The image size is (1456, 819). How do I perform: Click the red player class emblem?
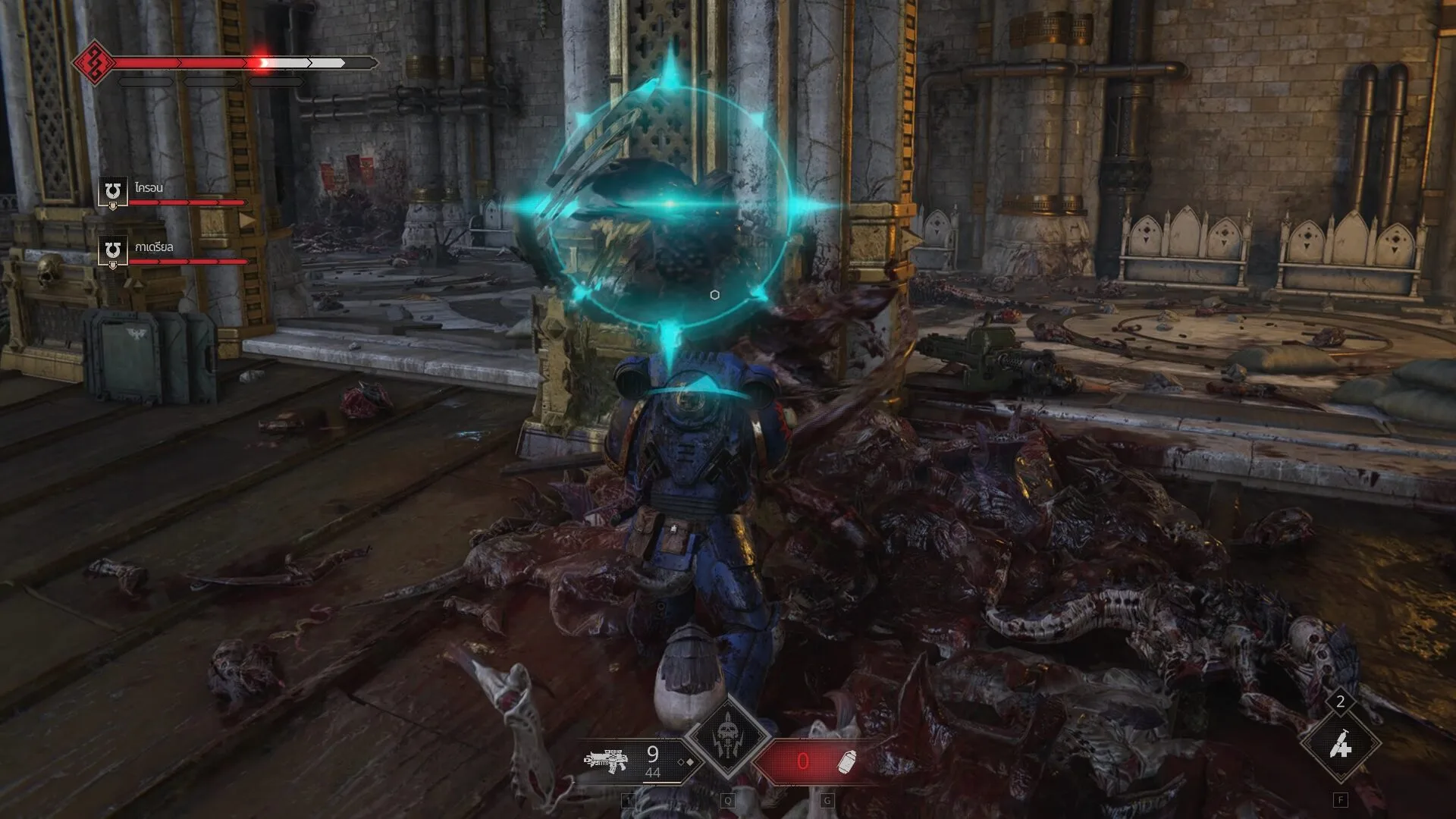pyautogui.click(x=94, y=62)
